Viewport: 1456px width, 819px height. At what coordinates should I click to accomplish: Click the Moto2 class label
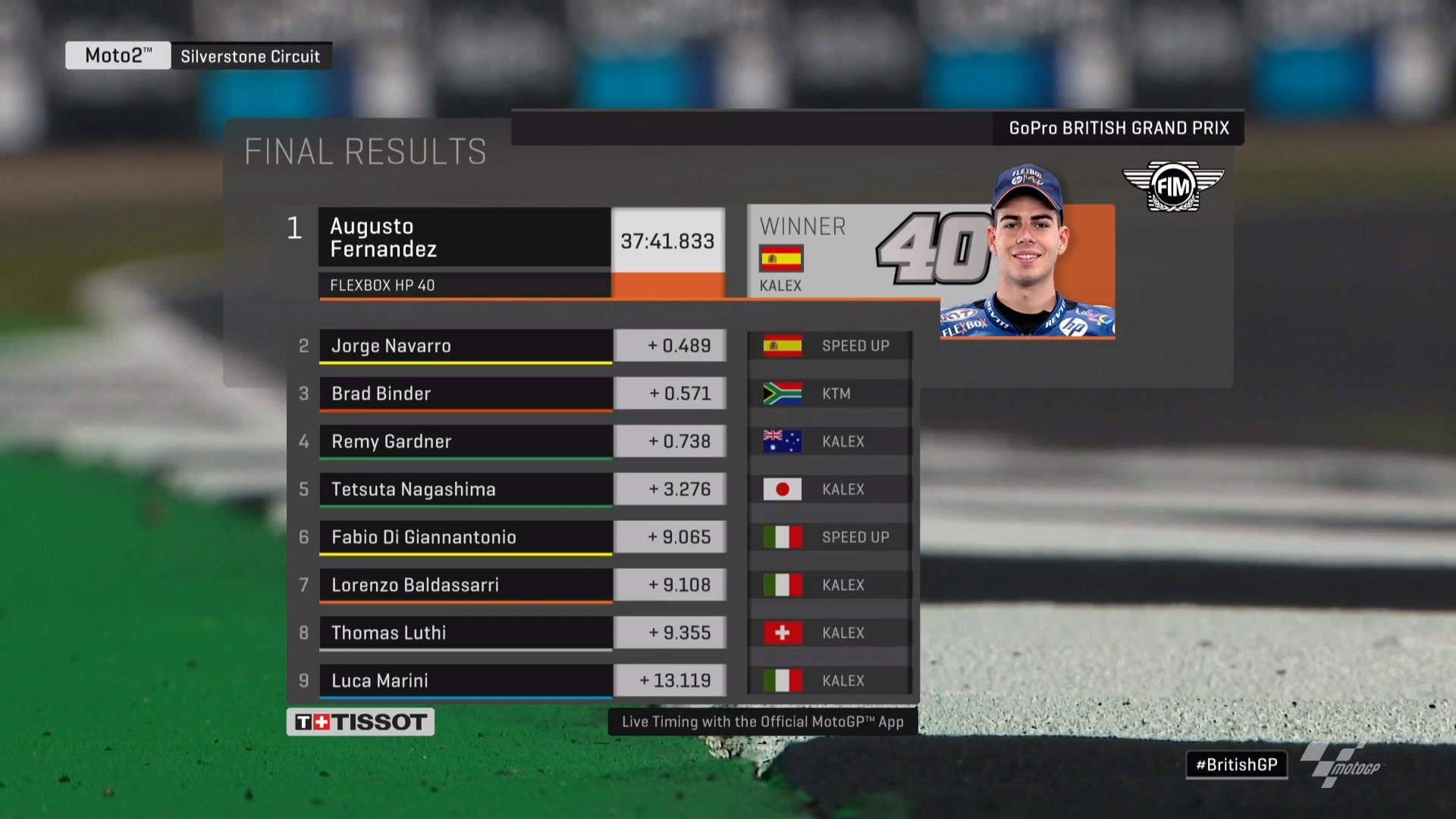click(118, 55)
